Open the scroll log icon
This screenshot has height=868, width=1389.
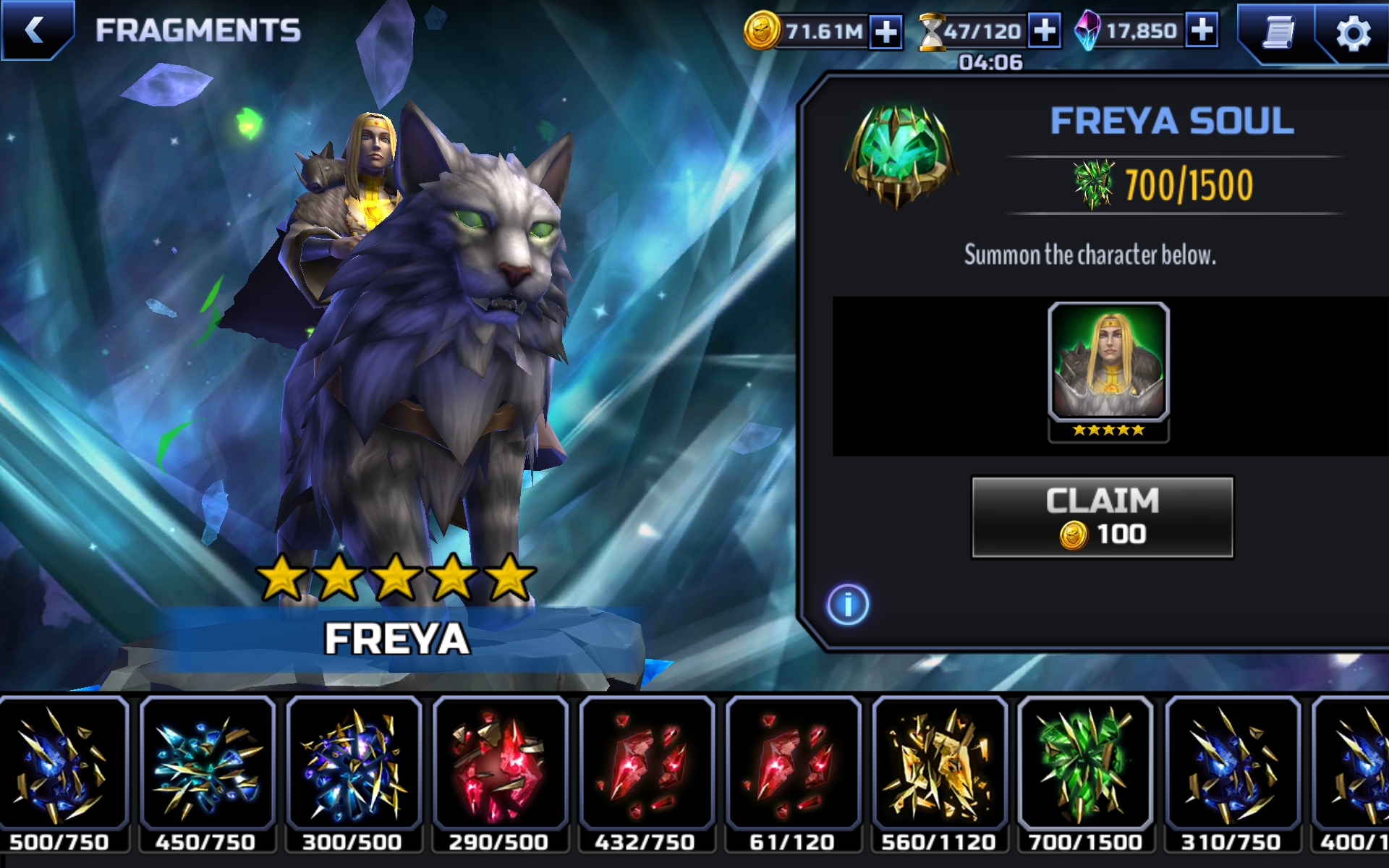[x=1278, y=33]
